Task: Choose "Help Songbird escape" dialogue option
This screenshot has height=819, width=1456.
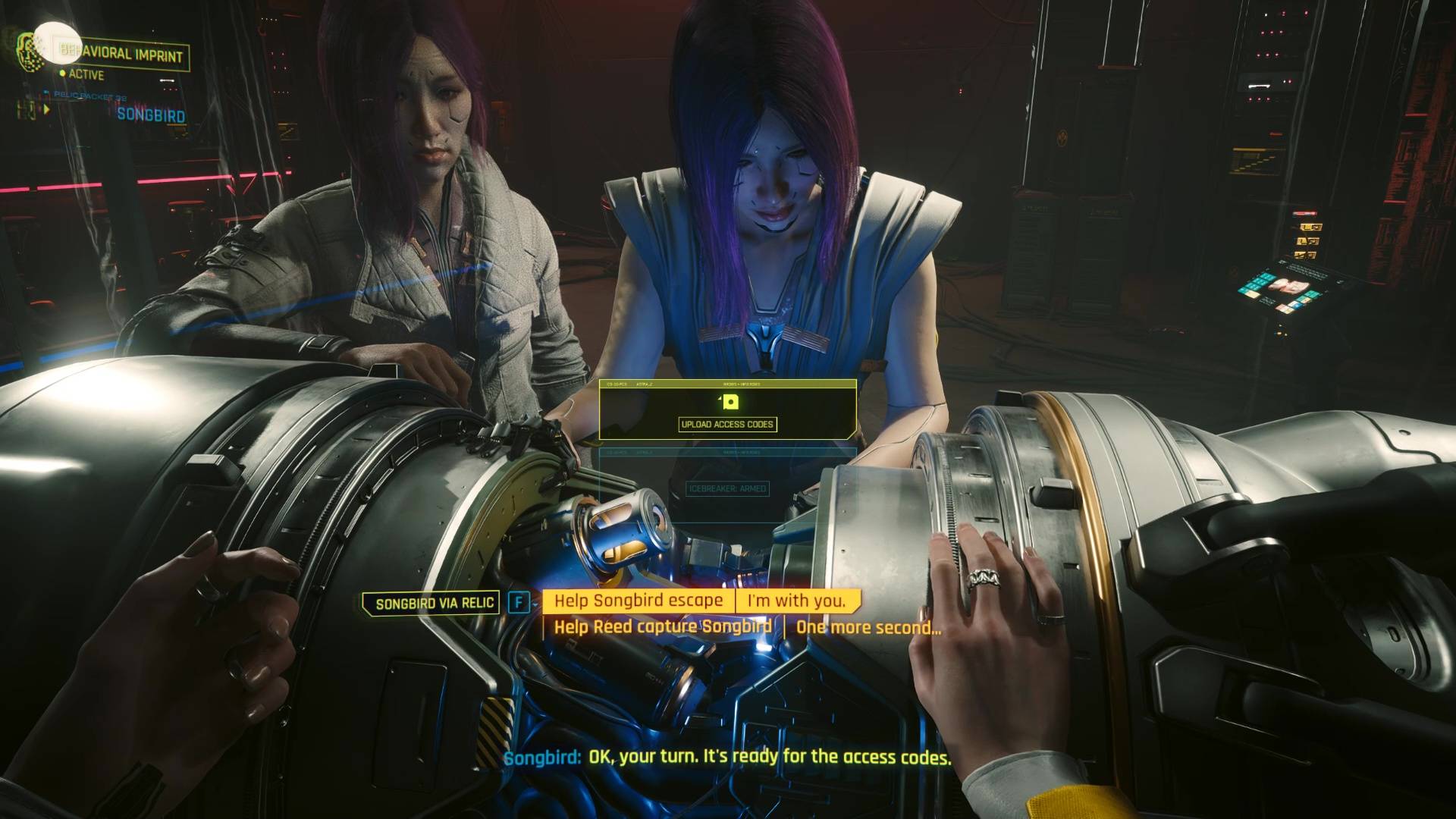Action: pyautogui.click(x=638, y=601)
